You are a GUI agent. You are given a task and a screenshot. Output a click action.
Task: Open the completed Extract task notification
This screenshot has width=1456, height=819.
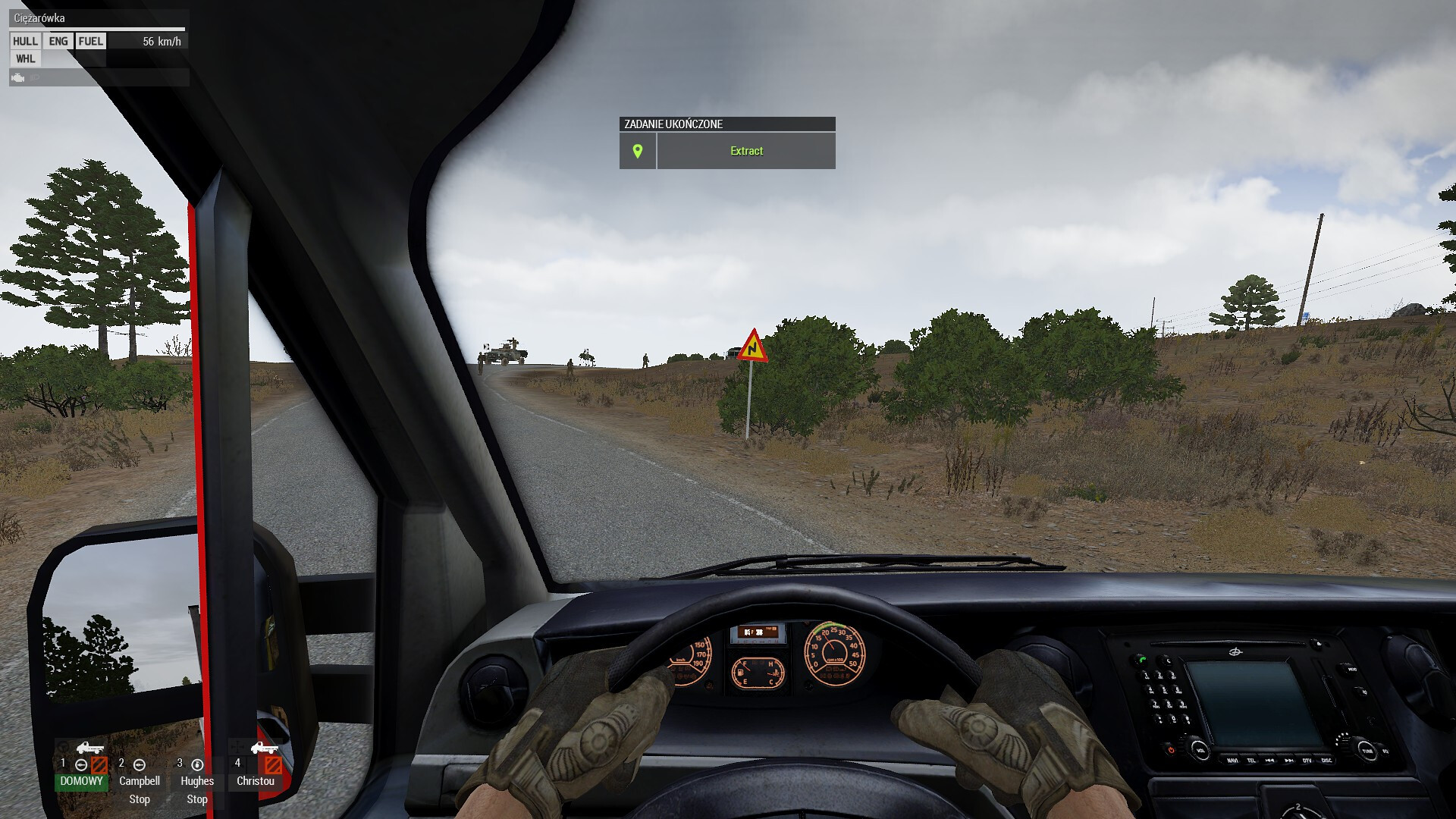coord(746,151)
